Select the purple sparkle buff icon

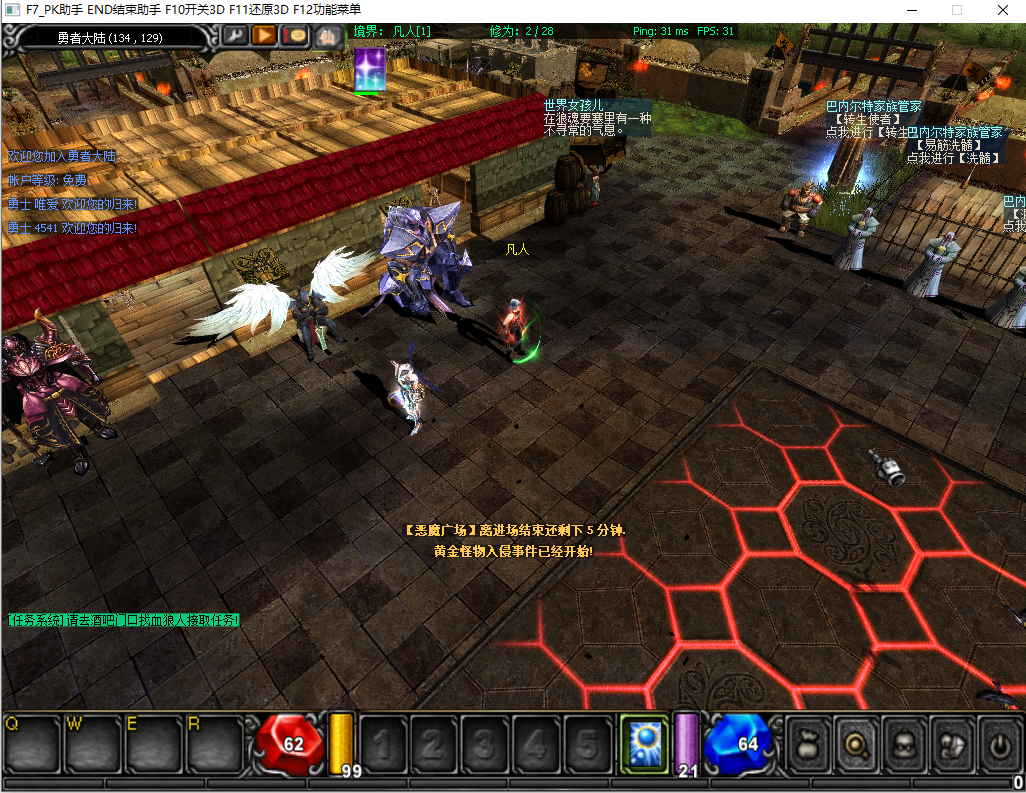coord(369,69)
